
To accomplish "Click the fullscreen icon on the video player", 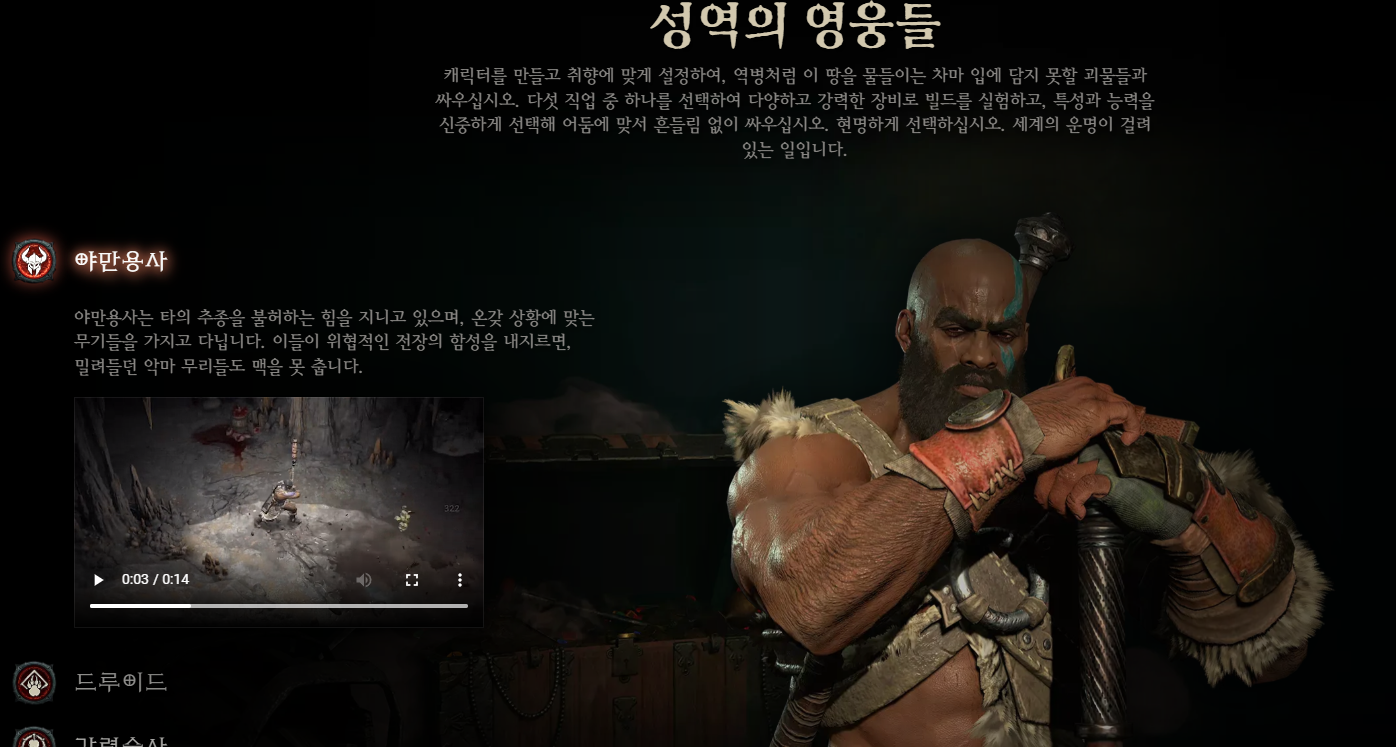I will (412, 580).
